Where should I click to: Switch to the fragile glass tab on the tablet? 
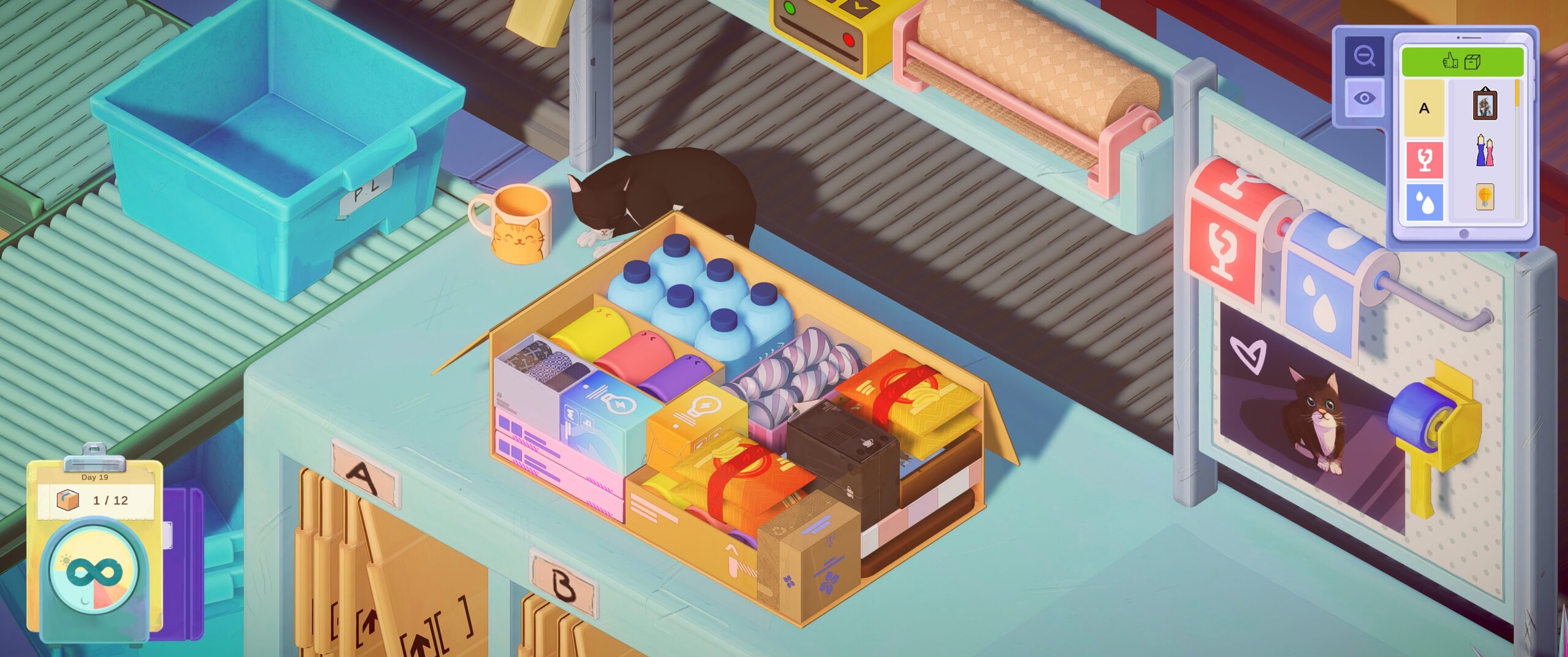[x=1424, y=158]
